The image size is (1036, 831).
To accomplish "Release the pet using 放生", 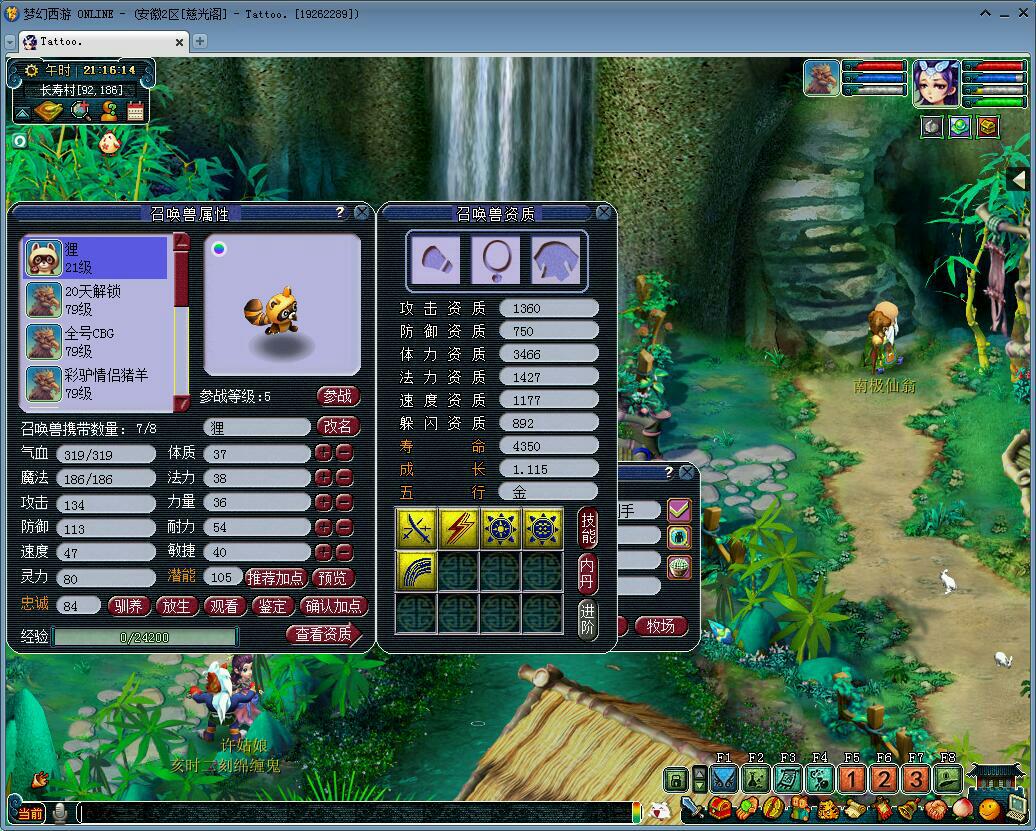I will coord(176,605).
